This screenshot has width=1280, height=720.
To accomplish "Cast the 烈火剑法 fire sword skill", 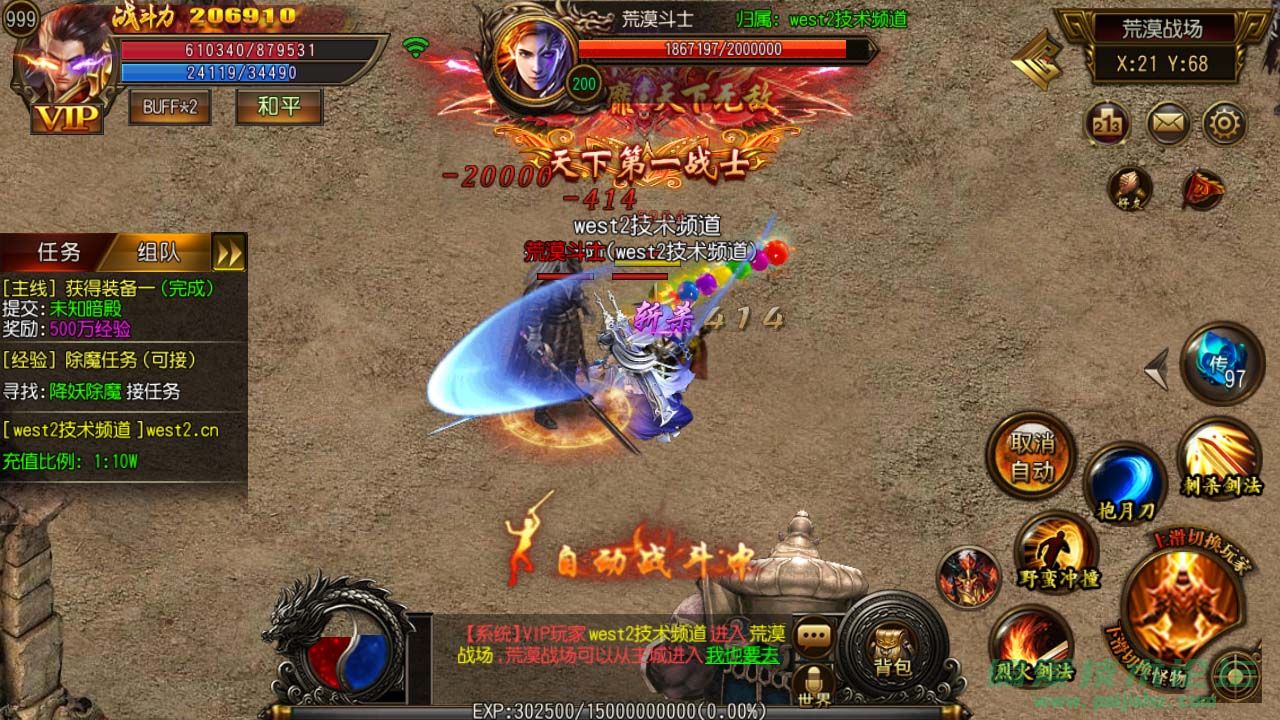I will 1030,646.
